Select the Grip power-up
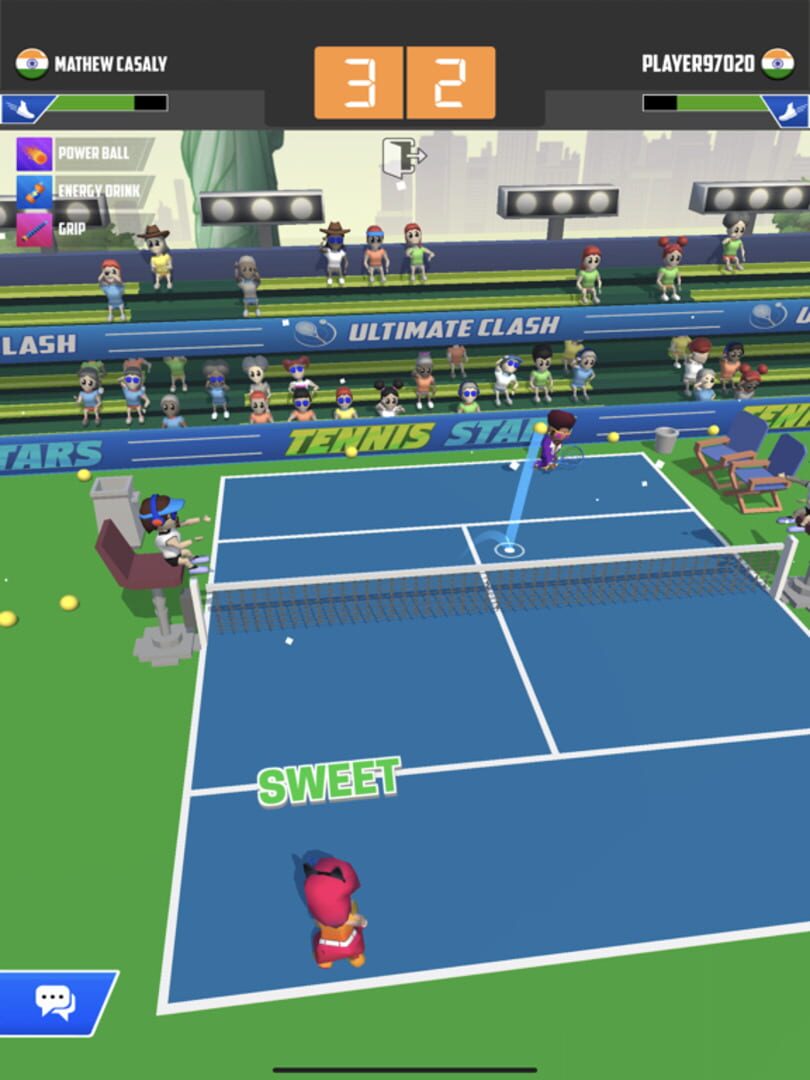Viewport: 810px width, 1080px height. pos(35,229)
